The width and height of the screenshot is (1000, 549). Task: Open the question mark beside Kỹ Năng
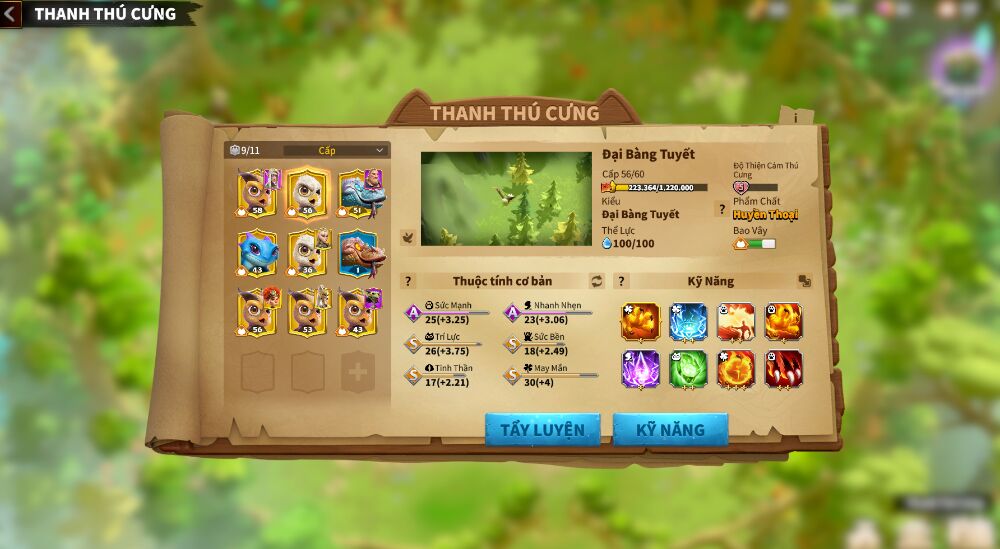point(621,281)
